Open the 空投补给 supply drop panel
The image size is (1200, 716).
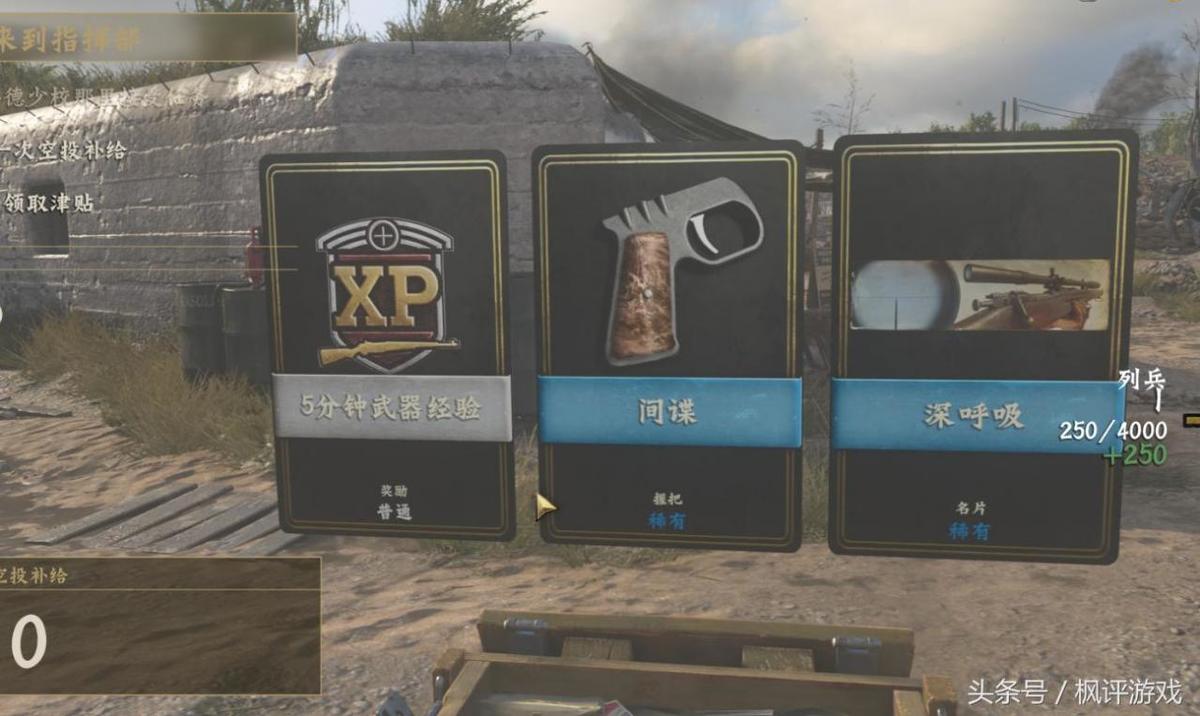[158, 624]
